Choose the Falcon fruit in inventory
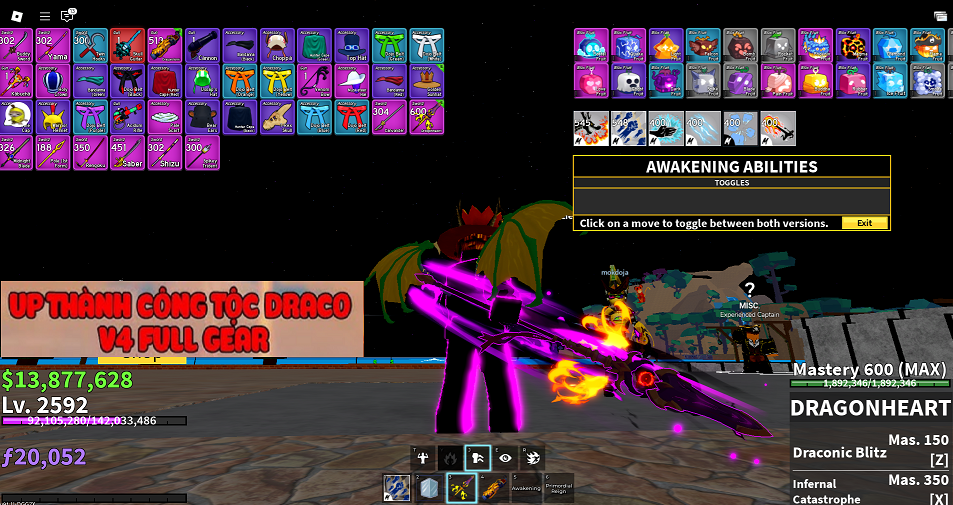 [703, 45]
